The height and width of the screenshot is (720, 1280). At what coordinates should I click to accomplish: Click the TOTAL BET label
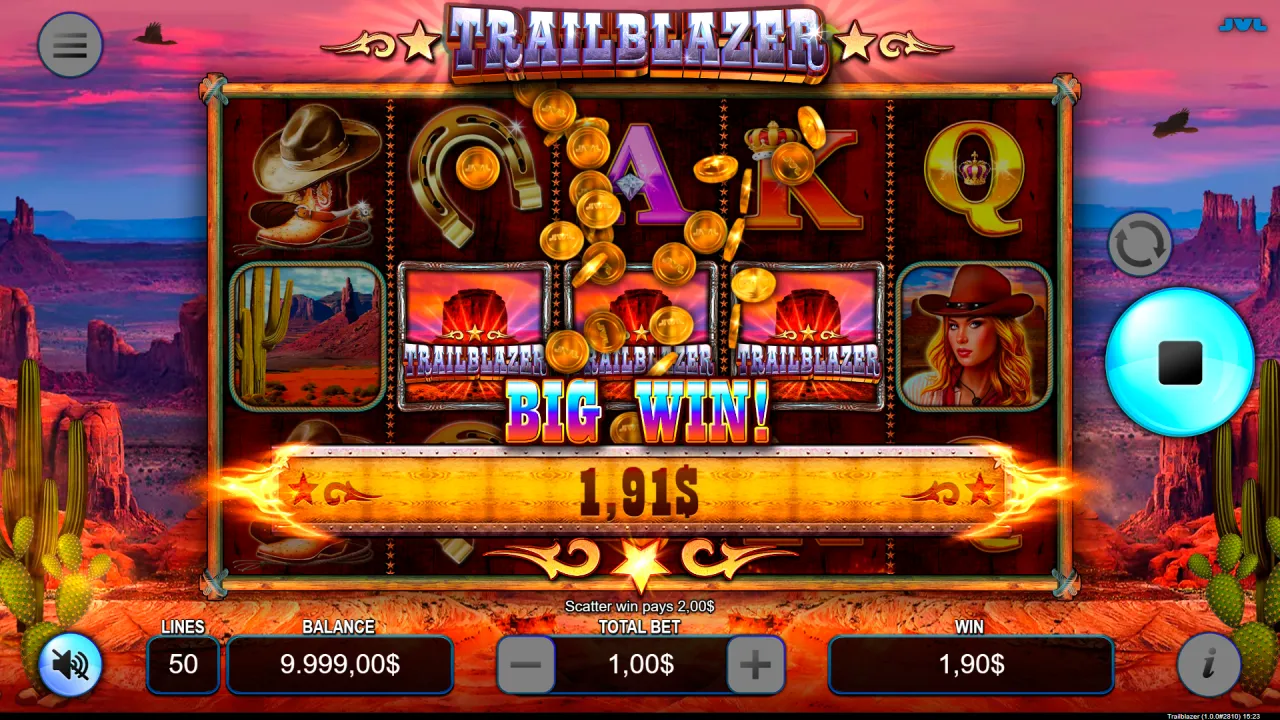[641, 628]
